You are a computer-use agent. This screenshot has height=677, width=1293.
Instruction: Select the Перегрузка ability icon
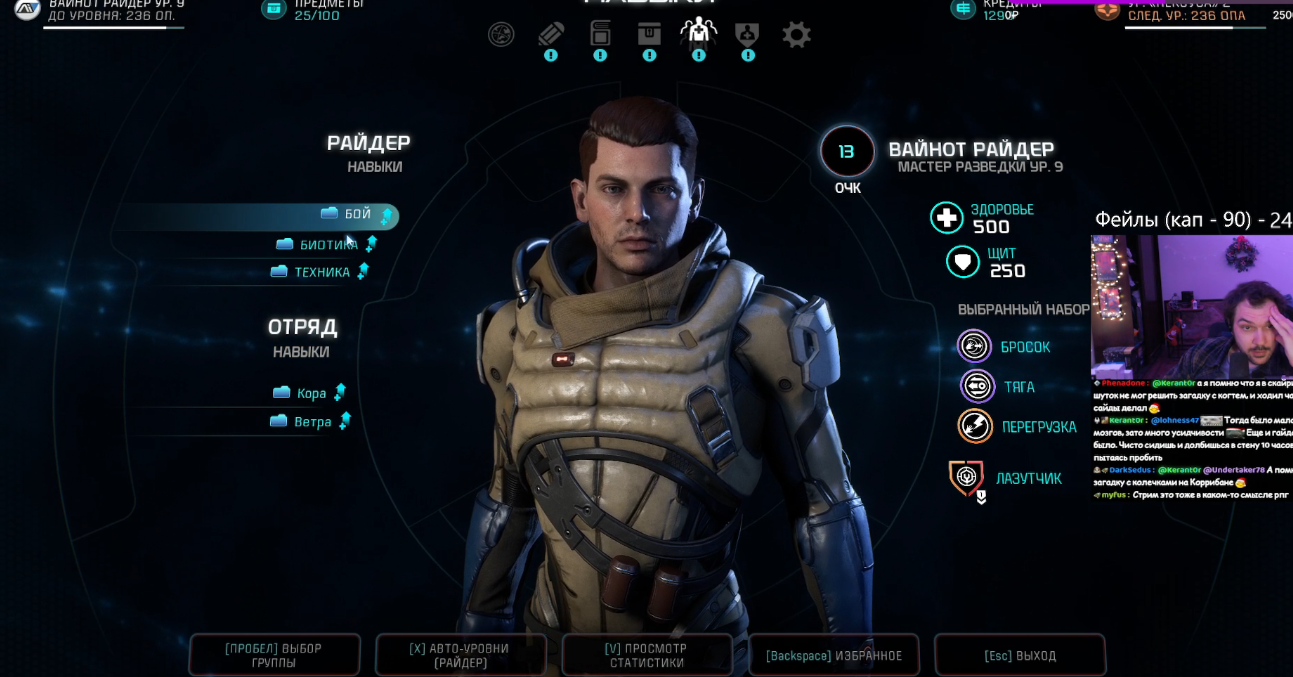(975, 427)
